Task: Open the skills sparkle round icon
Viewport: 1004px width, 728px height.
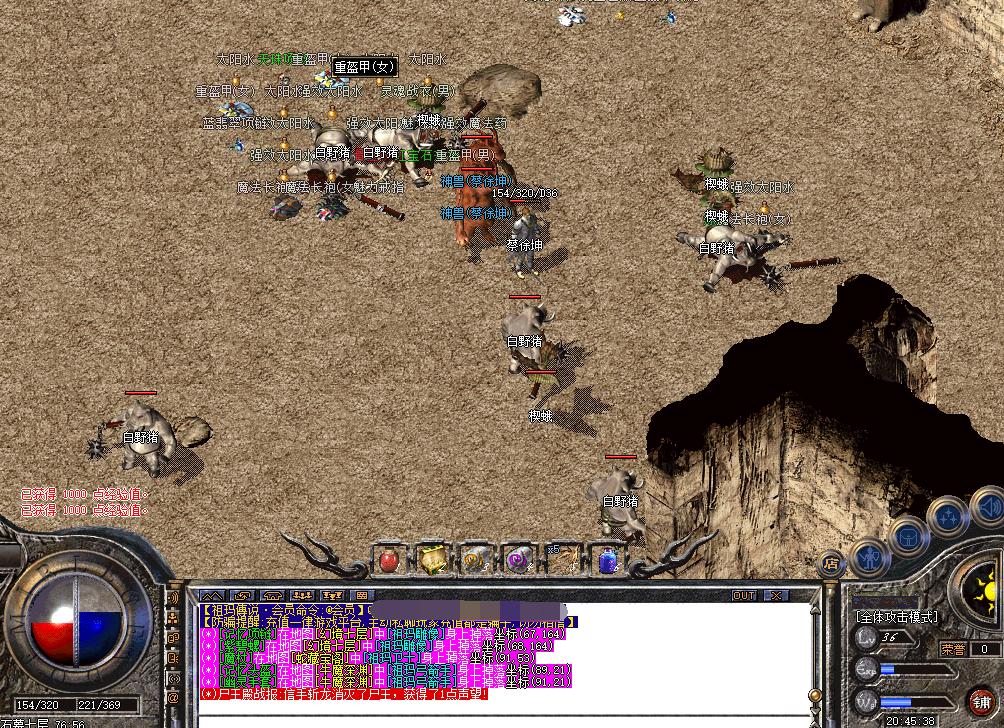Action: [945, 516]
